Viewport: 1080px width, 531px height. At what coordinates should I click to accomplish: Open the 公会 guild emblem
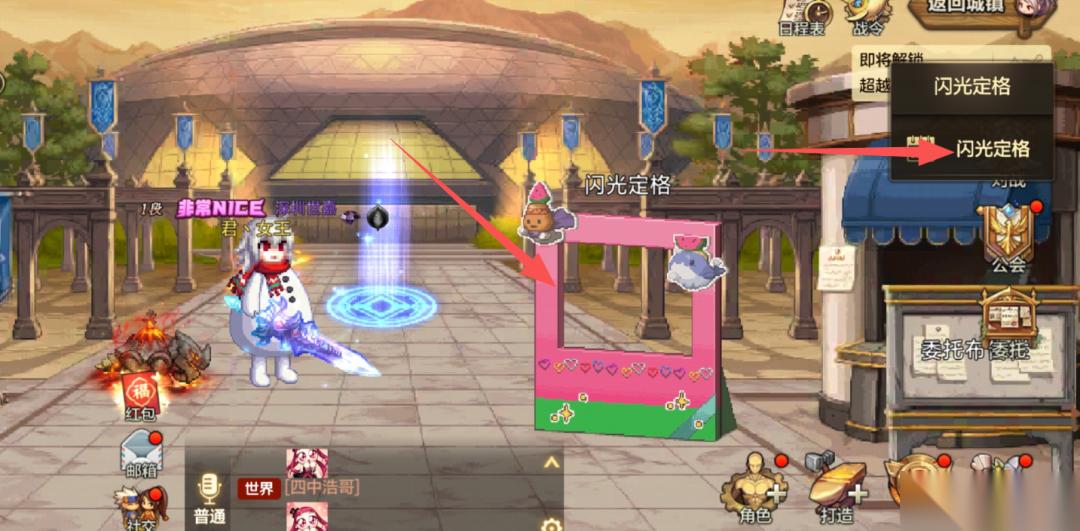pyautogui.click(x=1008, y=237)
